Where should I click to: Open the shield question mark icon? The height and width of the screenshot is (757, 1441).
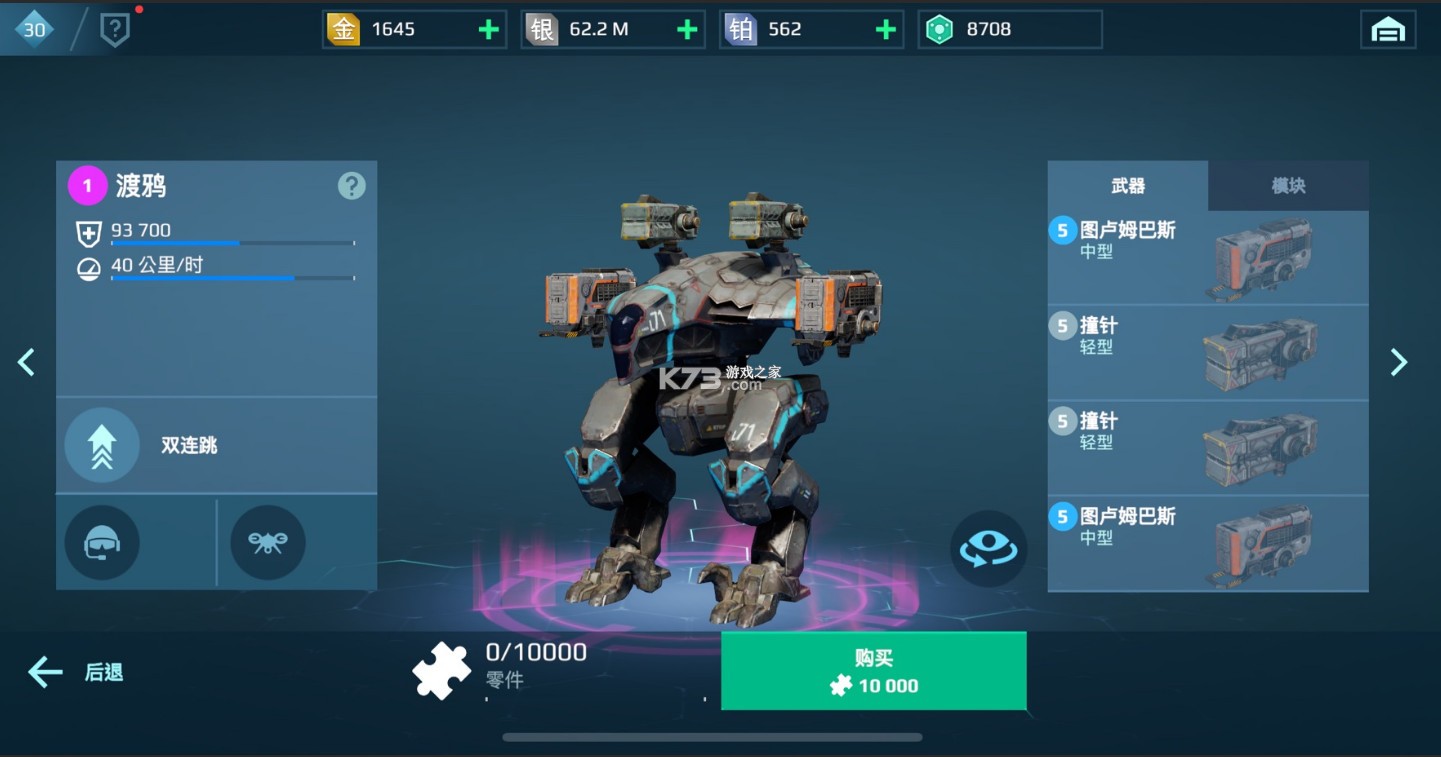(x=115, y=31)
